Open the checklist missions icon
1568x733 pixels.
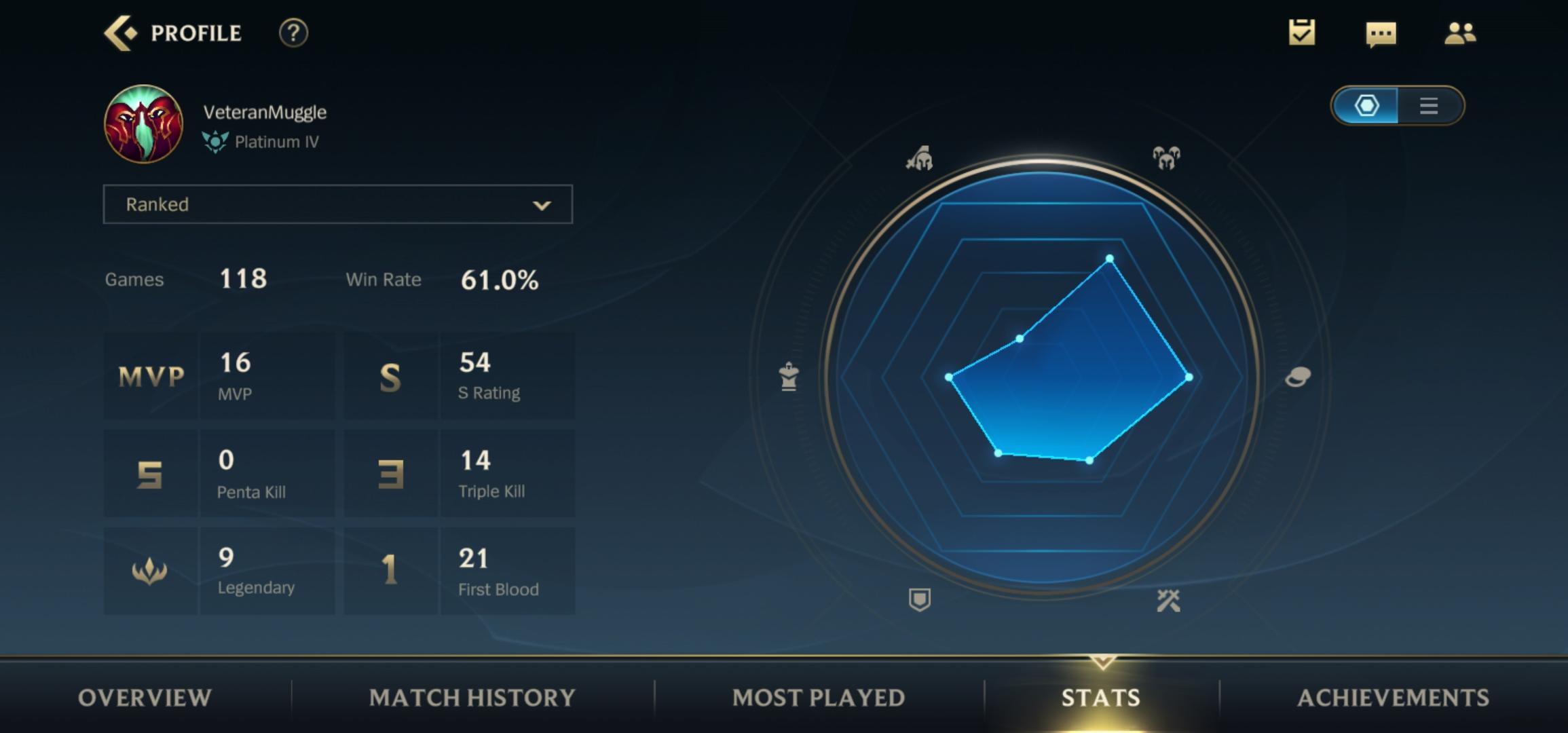(x=1301, y=33)
